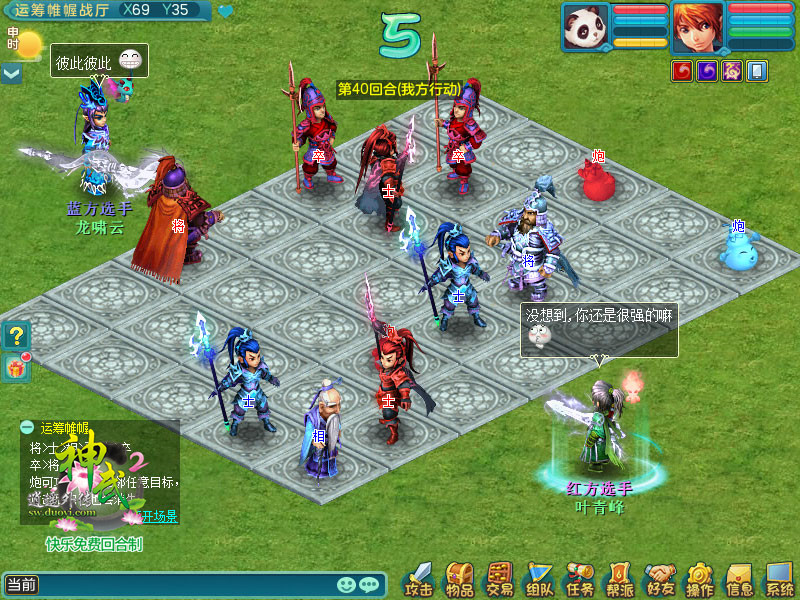
Task: Click the golden dragon buff icon
Action: pyautogui.click(x=732, y=71)
